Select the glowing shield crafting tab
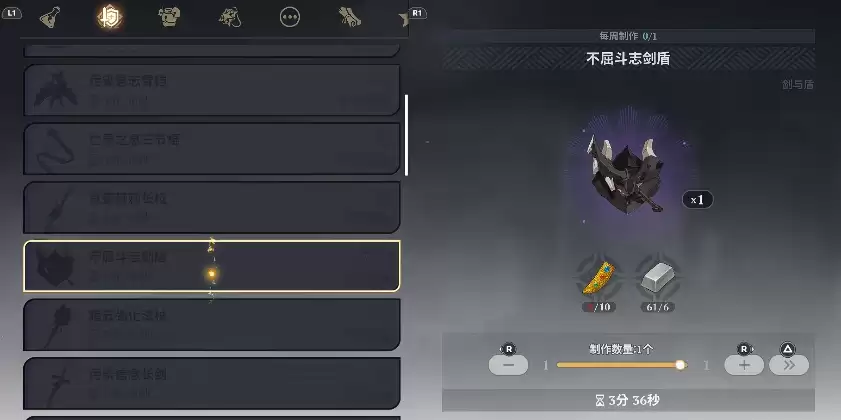Screen dimensions: 841x420 point(109,17)
